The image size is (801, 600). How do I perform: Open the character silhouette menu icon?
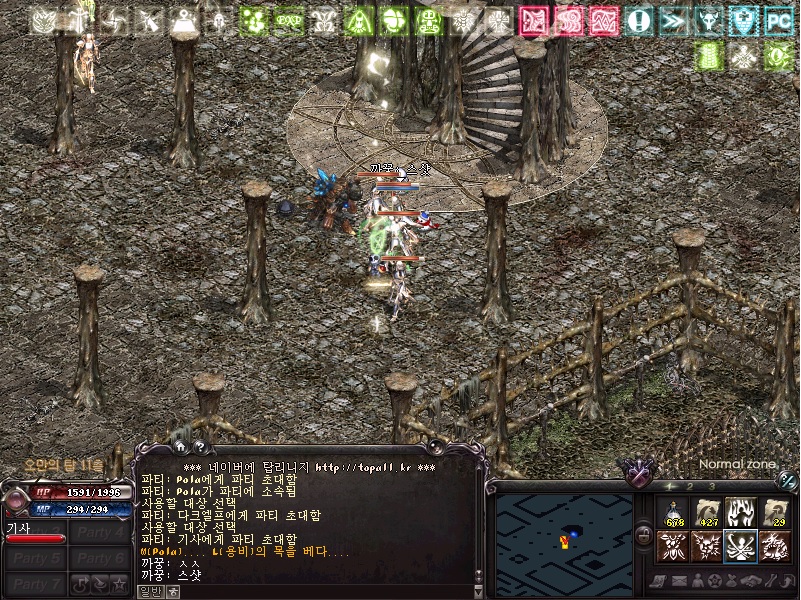coord(697,581)
